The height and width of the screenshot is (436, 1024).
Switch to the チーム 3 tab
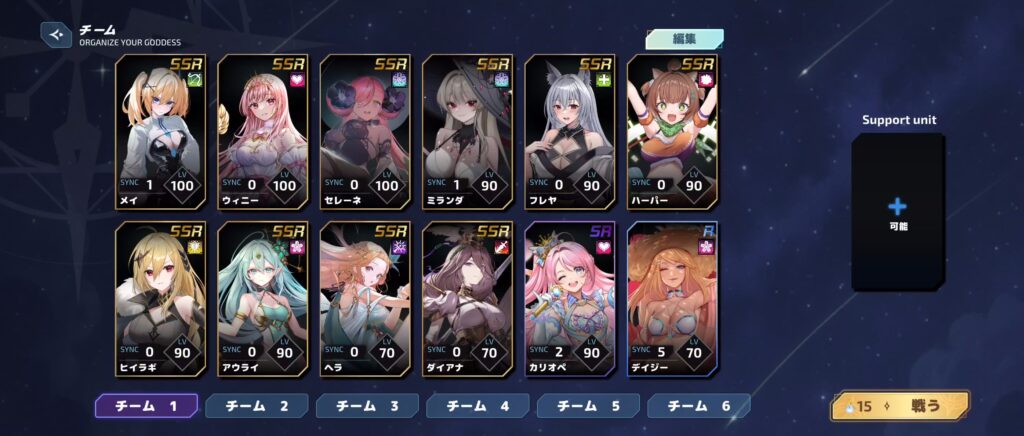pos(367,406)
